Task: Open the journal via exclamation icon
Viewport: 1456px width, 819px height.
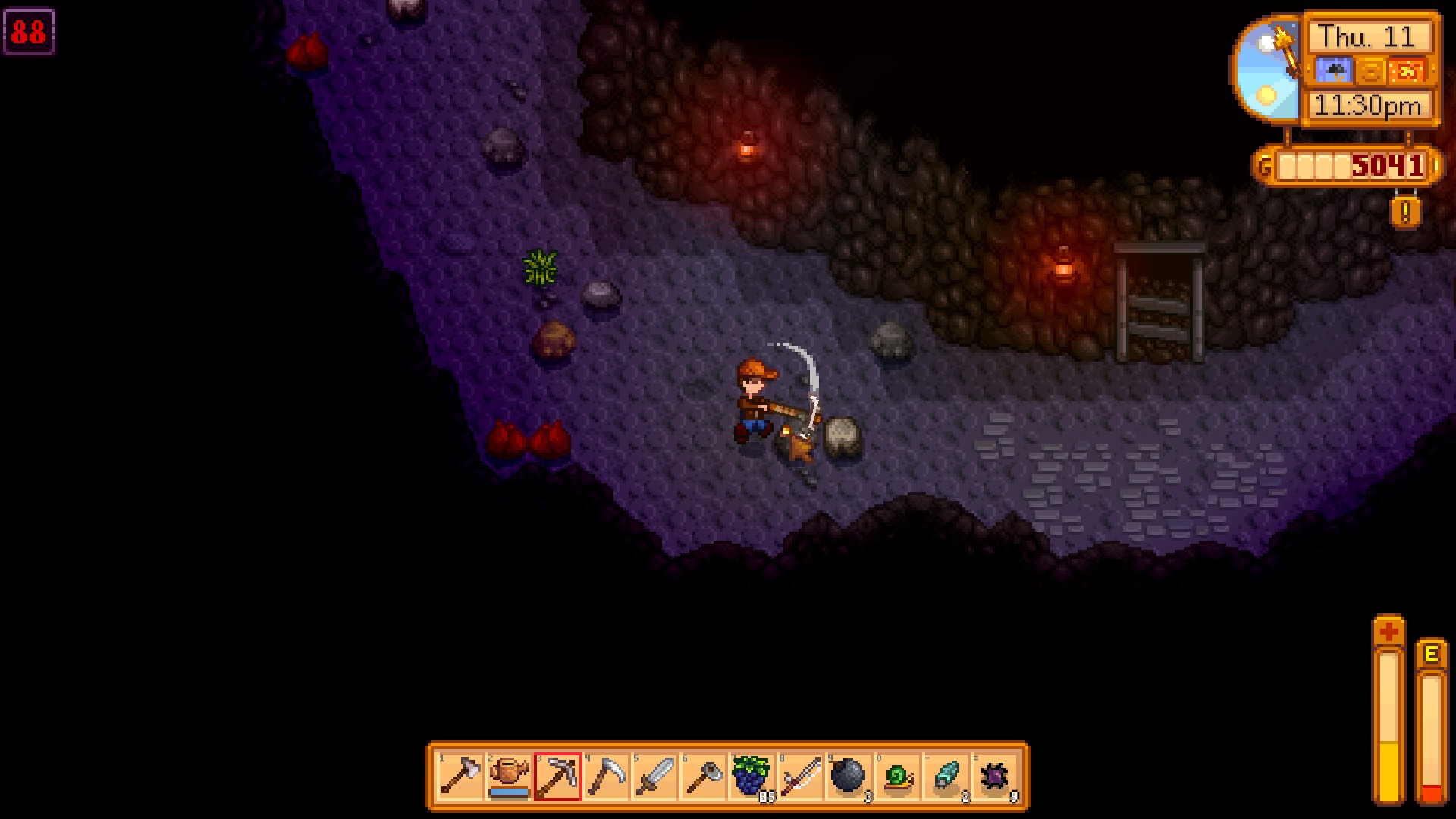Action: [x=1404, y=212]
